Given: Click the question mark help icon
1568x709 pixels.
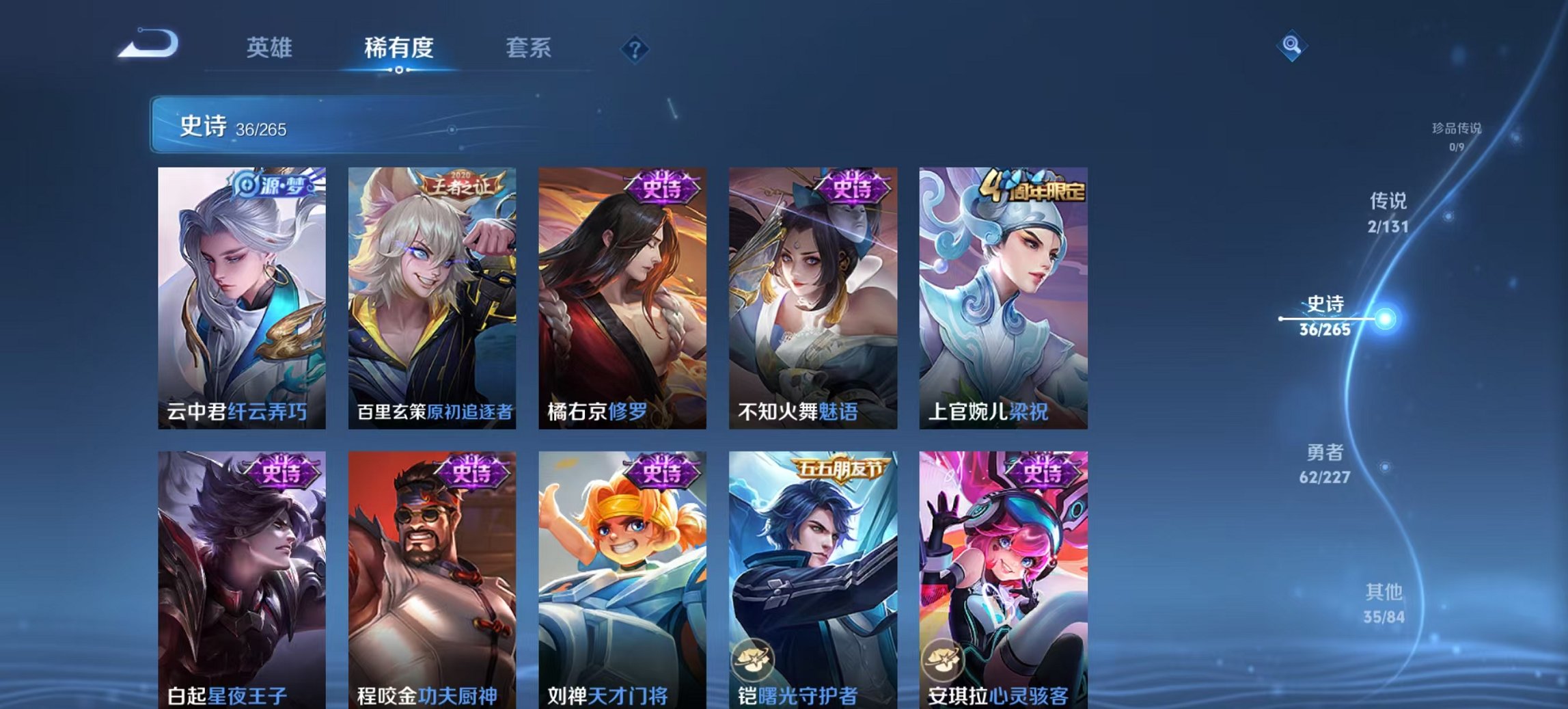Looking at the screenshot, I should point(635,49).
